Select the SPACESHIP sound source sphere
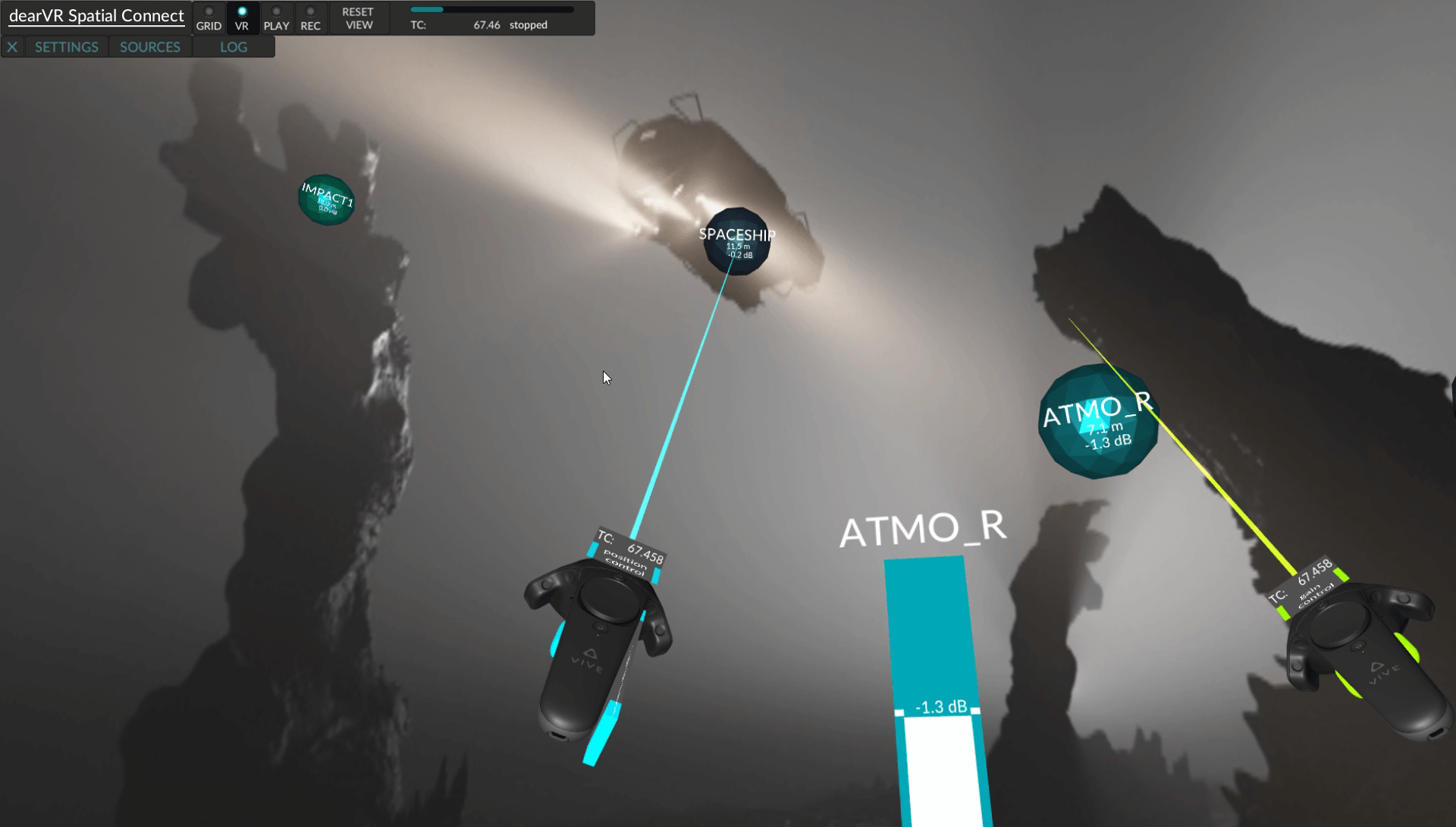 coord(736,243)
